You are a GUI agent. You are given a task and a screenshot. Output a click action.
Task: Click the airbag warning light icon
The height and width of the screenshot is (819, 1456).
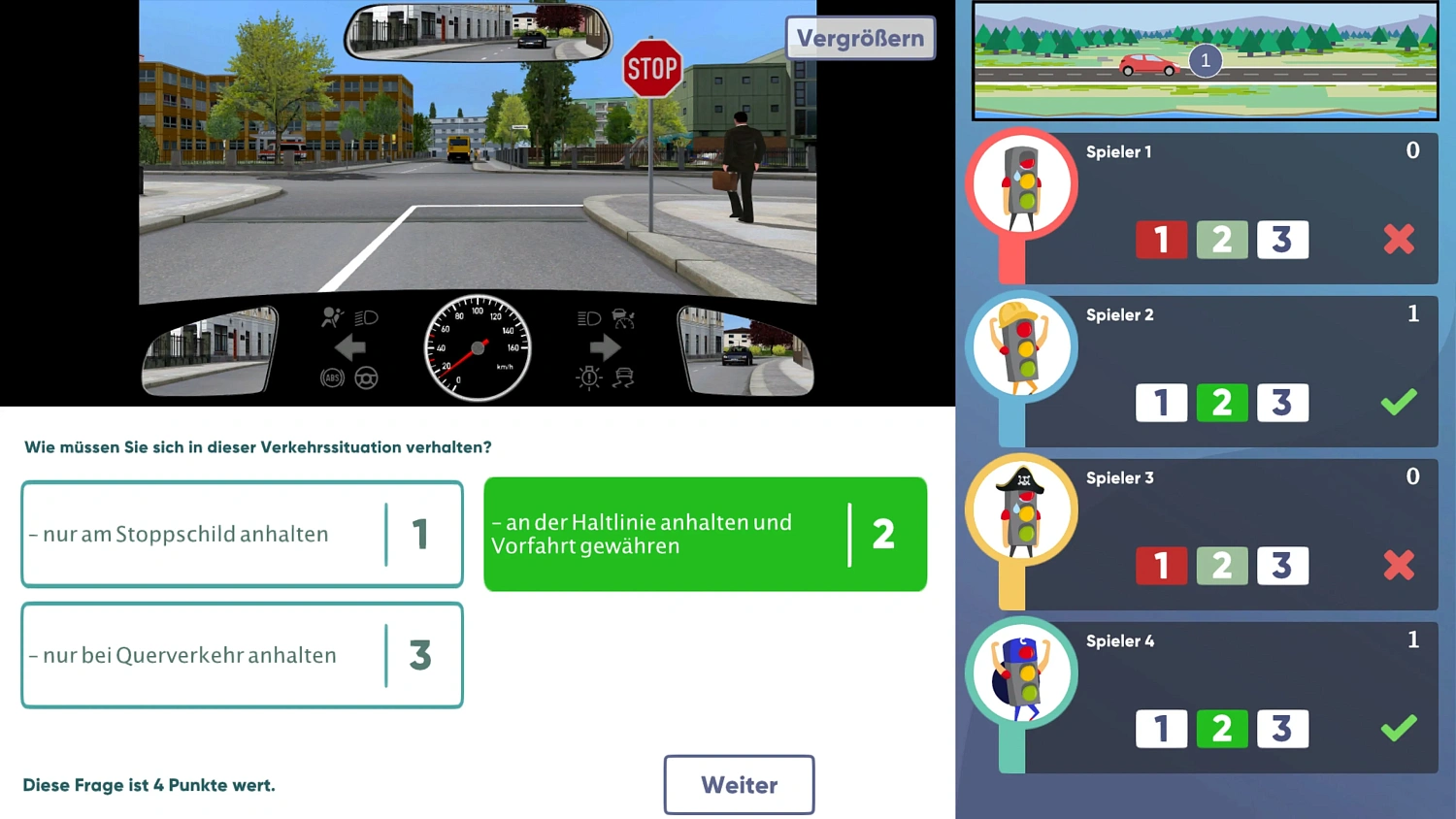(x=332, y=317)
